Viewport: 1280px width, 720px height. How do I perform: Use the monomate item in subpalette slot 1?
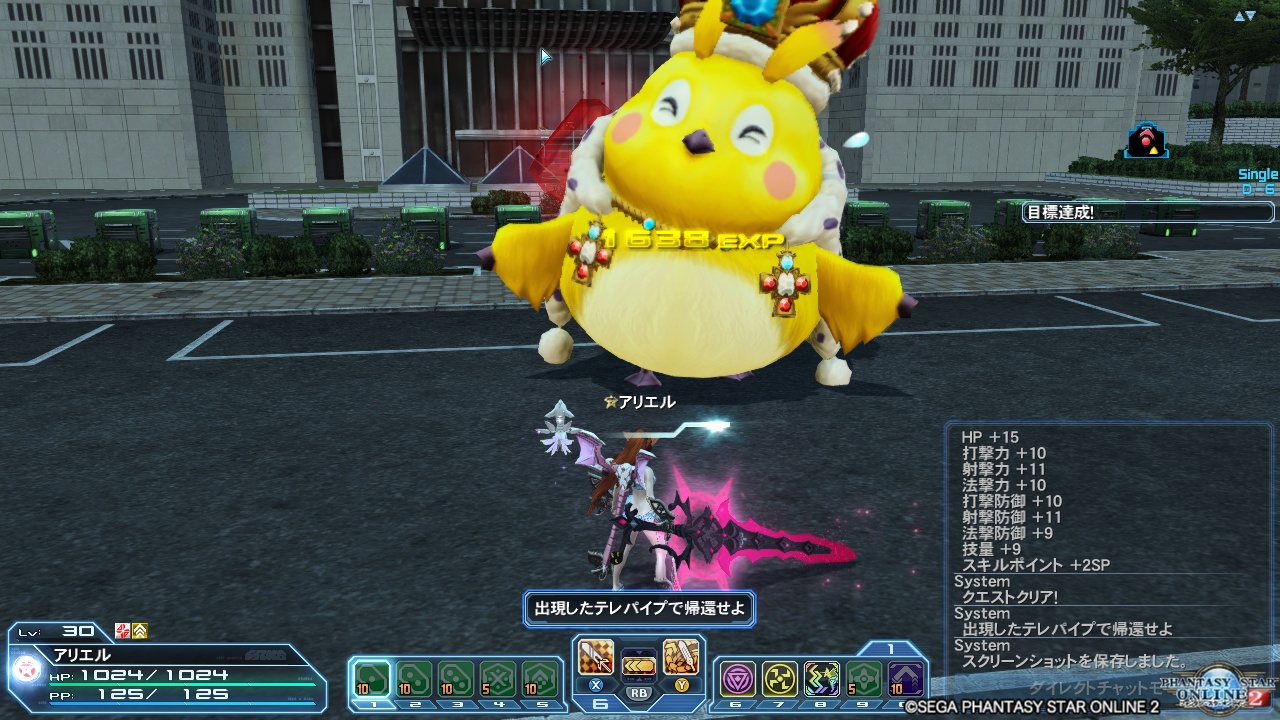pos(372,674)
